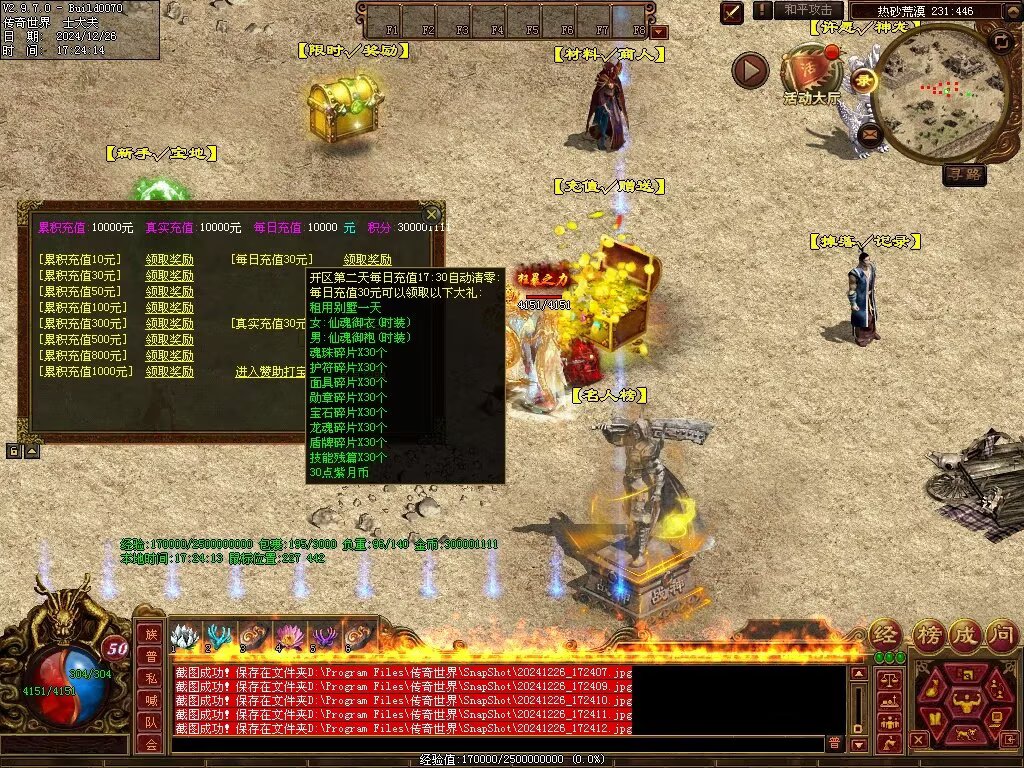The width and height of the screenshot is (1024, 768).
Task: Select the 队 team chat channel
Action: pos(149,723)
